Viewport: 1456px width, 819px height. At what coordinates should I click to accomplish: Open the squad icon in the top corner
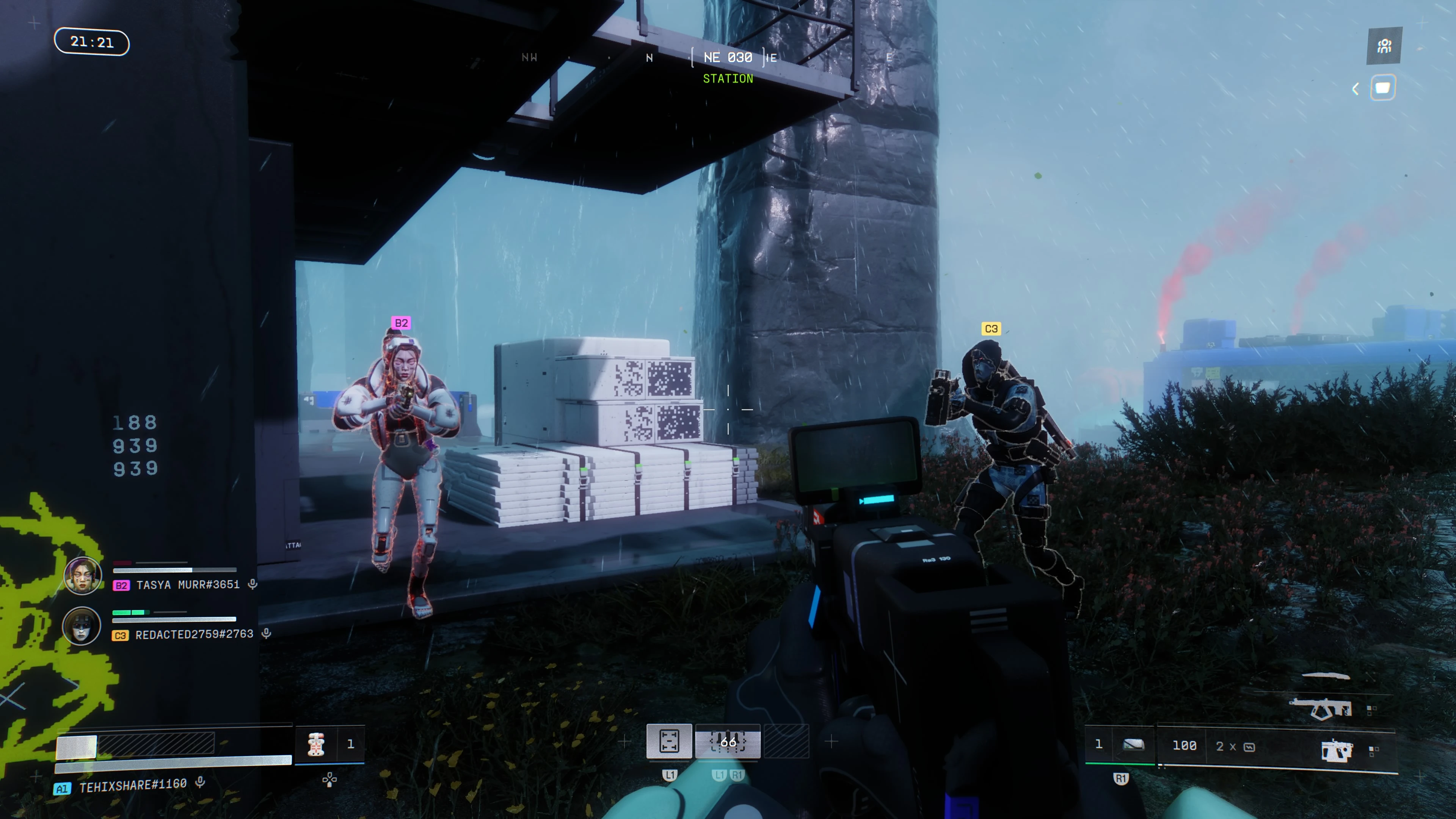[x=1384, y=46]
